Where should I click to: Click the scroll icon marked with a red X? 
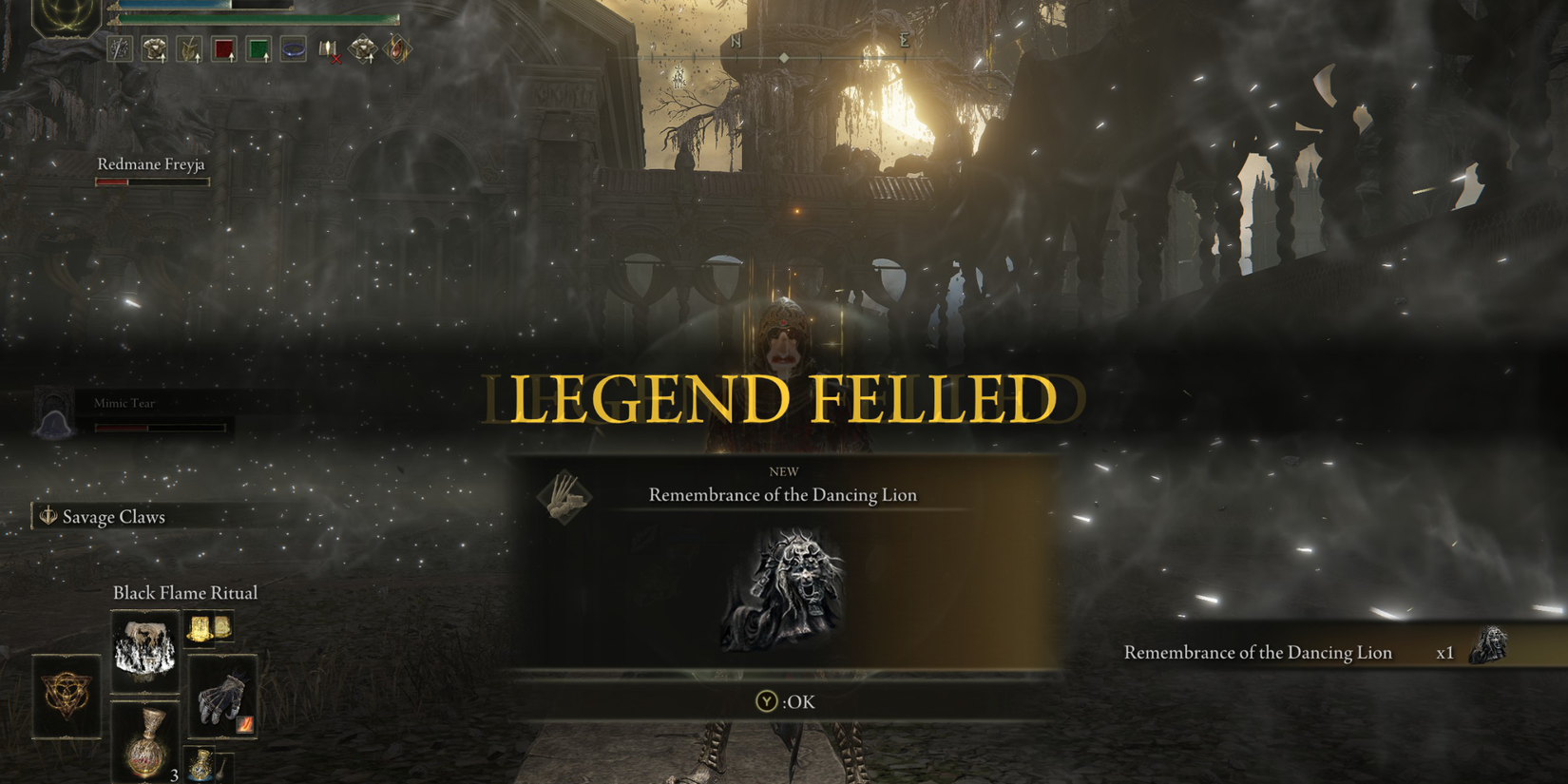point(328,49)
